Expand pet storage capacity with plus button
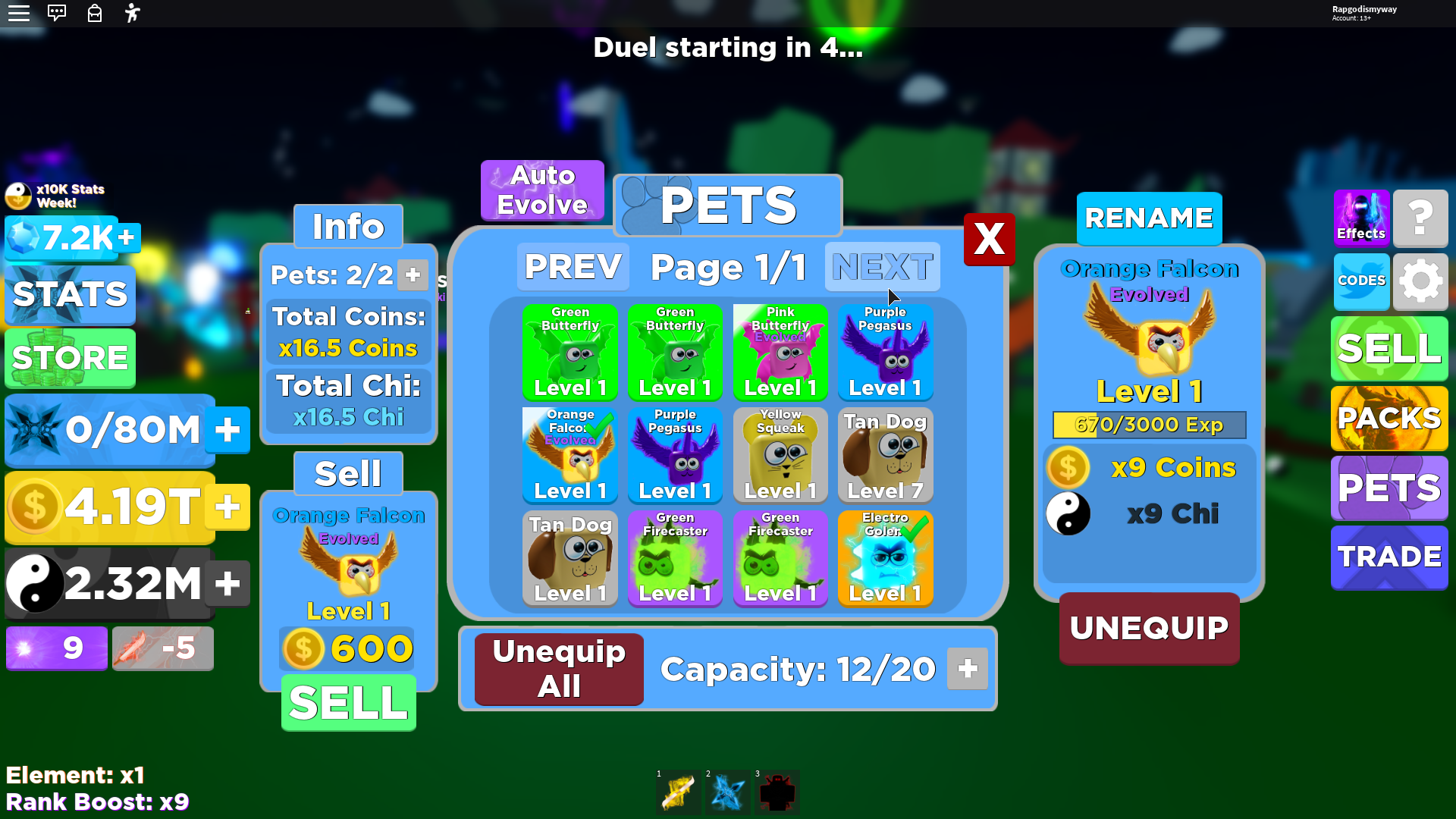Viewport: 1456px width, 819px height. [x=968, y=669]
